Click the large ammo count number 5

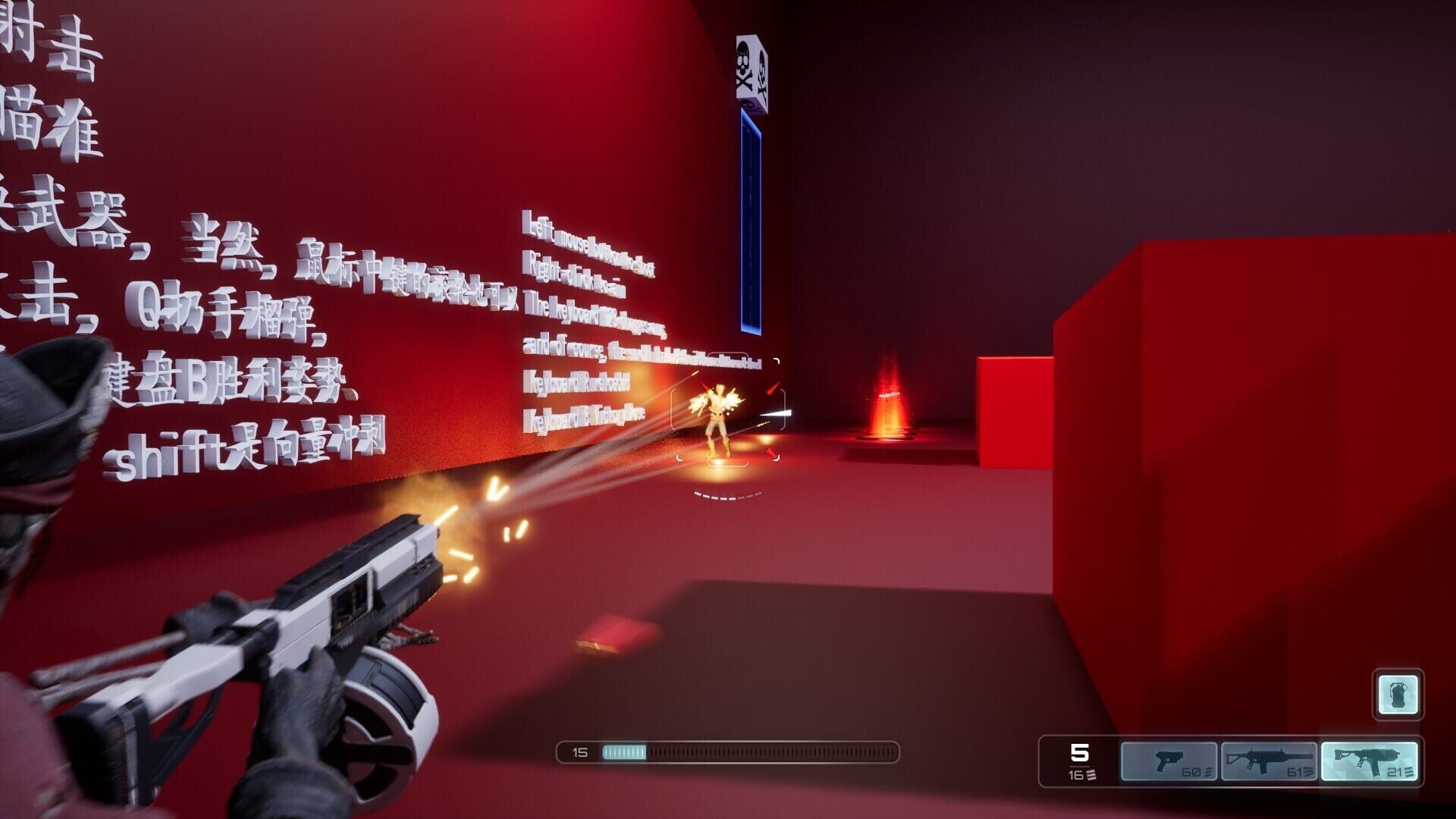point(1080,753)
